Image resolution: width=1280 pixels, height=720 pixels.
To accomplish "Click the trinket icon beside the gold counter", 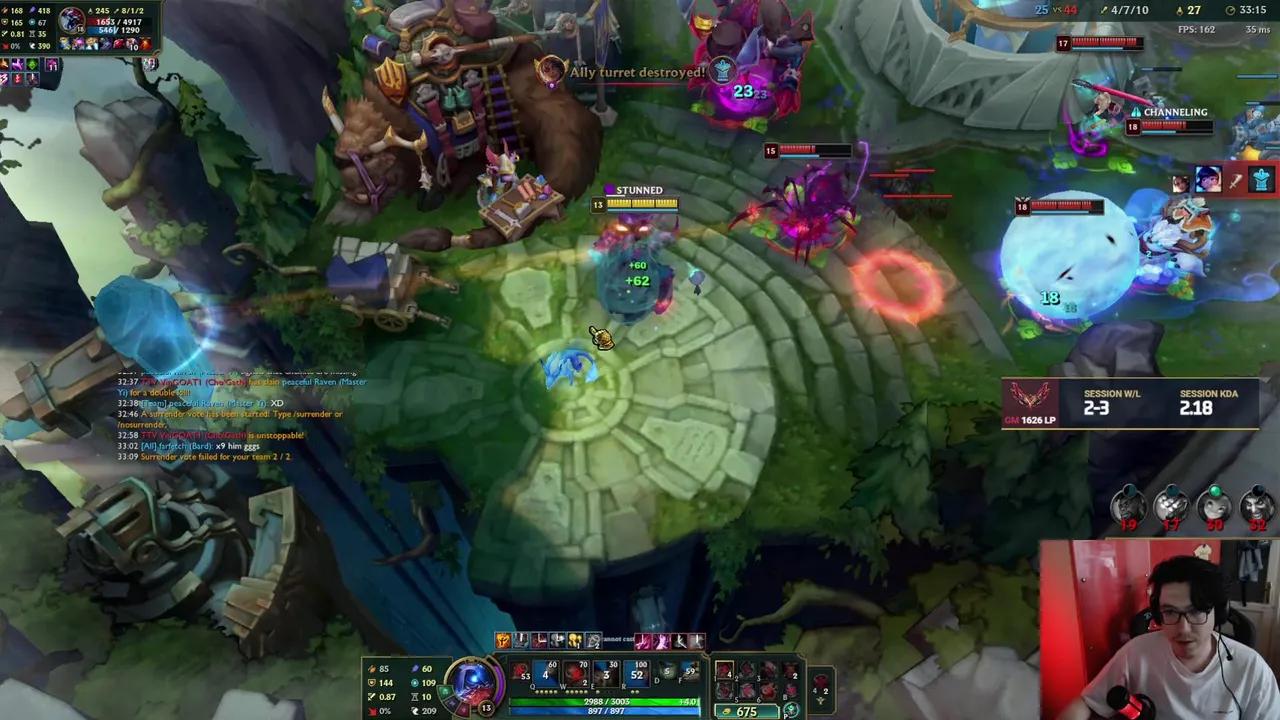I will tap(790, 709).
